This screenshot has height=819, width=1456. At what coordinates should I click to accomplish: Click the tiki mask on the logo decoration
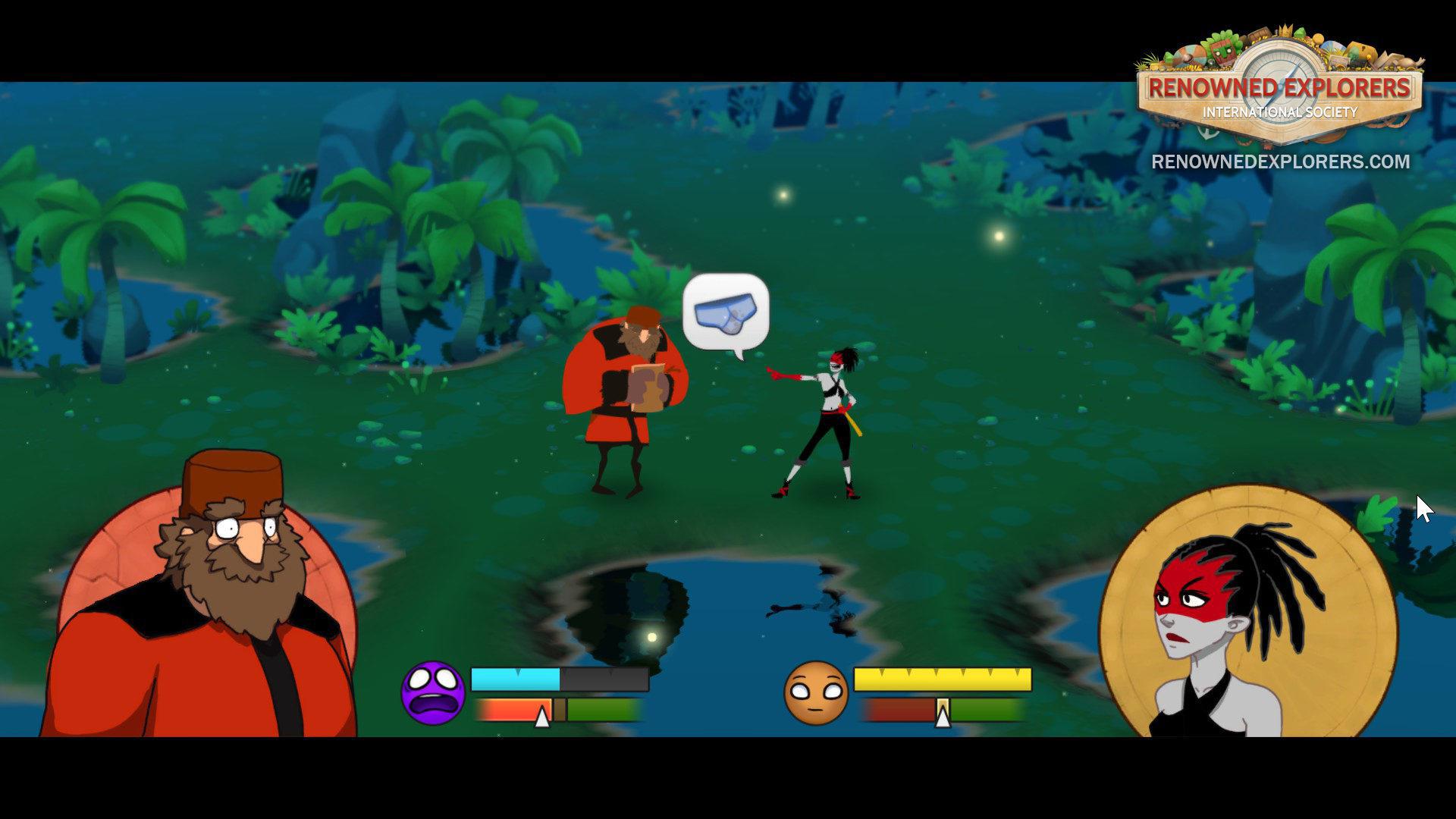click(1223, 52)
